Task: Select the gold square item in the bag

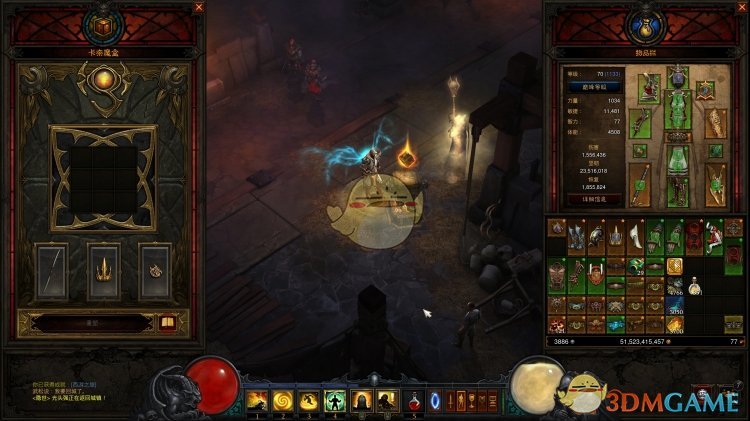Action: [675, 265]
